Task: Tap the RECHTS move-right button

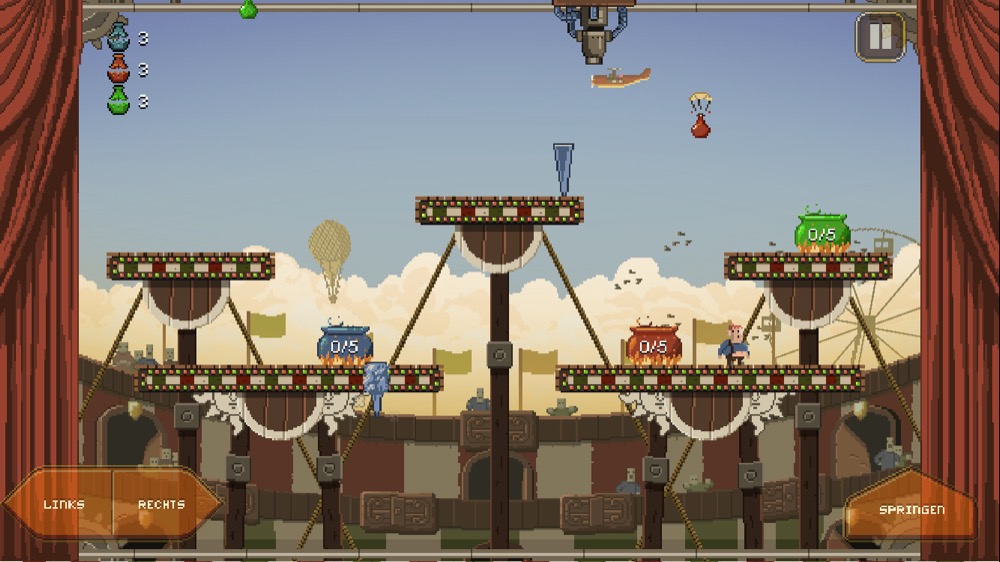Action: [x=162, y=504]
